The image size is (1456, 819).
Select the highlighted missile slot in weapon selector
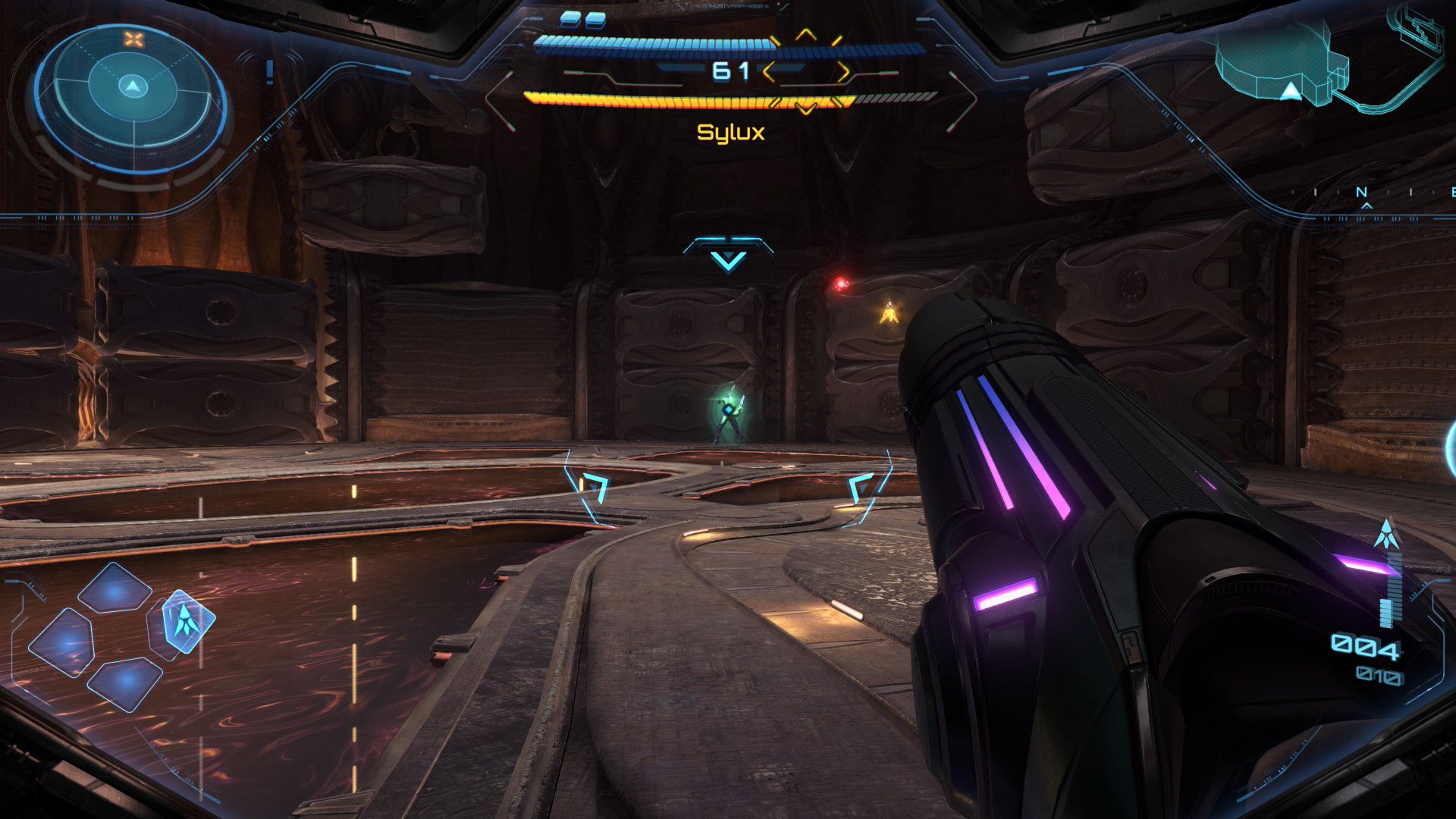pyautogui.click(x=186, y=621)
